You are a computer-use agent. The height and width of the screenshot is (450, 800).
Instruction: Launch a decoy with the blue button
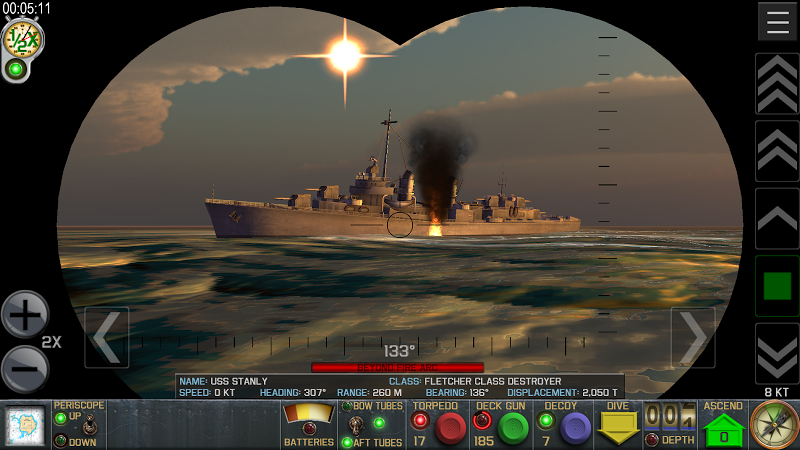pyautogui.click(x=574, y=428)
